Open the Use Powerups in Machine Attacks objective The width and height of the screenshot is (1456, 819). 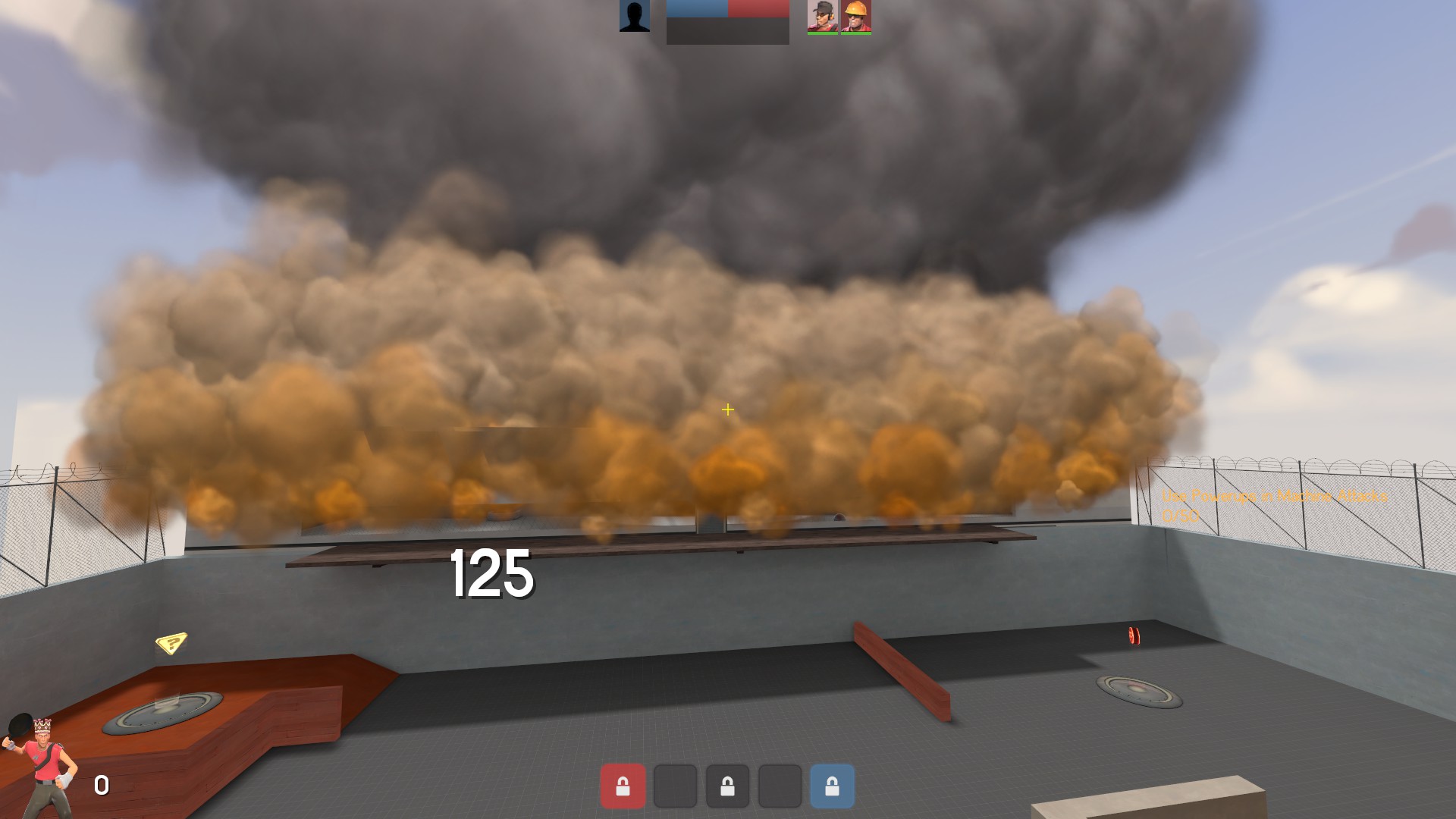point(1274,497)
